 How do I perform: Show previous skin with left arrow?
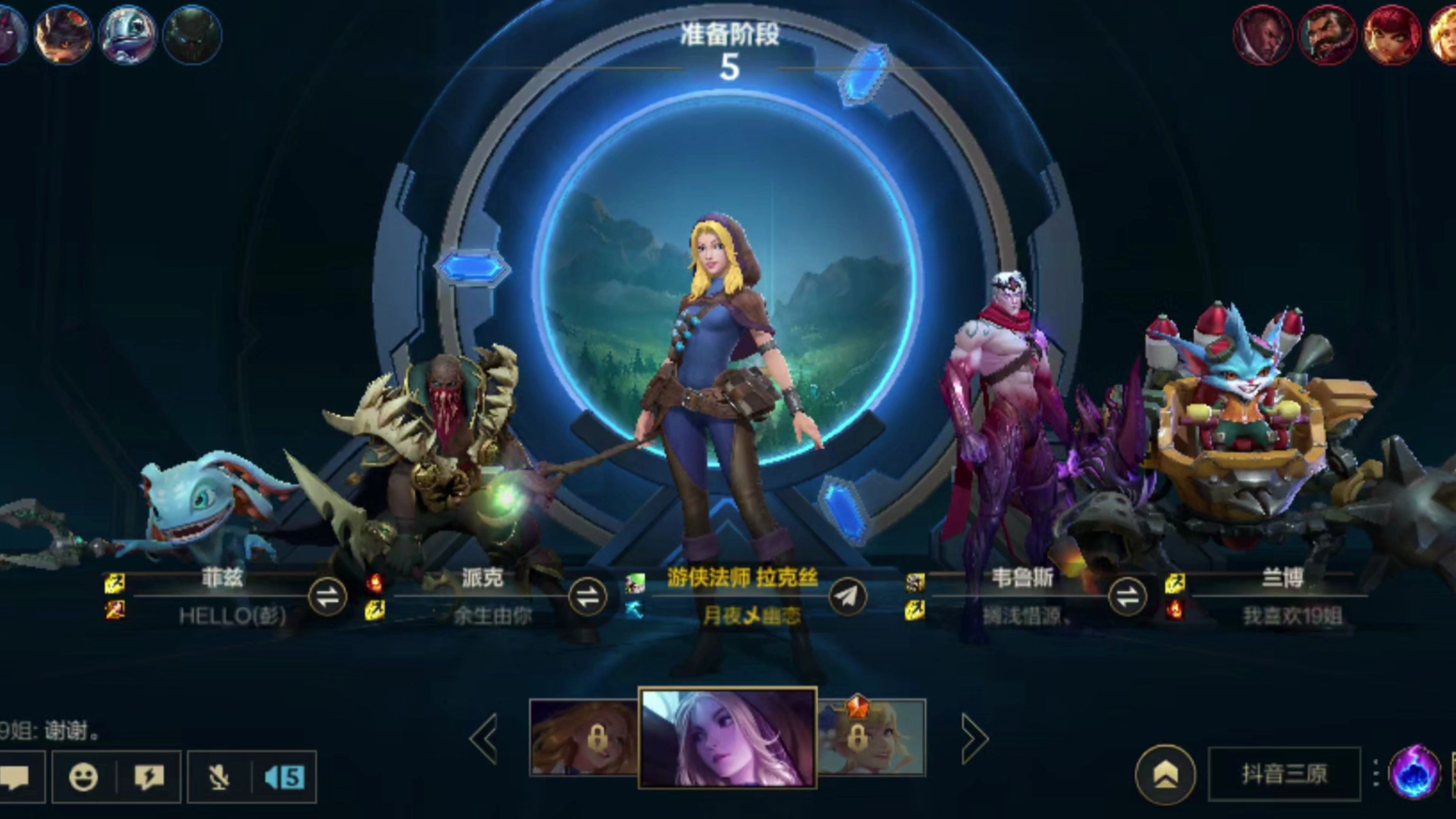(x=485, y=738)
